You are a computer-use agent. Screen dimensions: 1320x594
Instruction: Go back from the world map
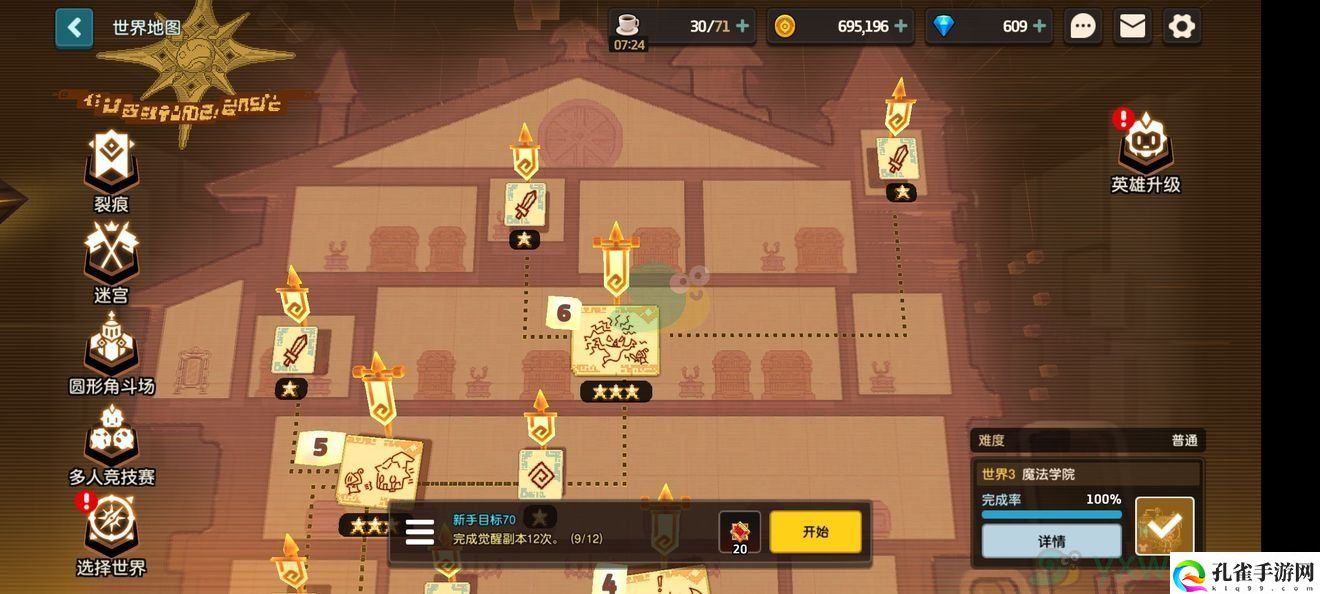[x=74, y=28]
